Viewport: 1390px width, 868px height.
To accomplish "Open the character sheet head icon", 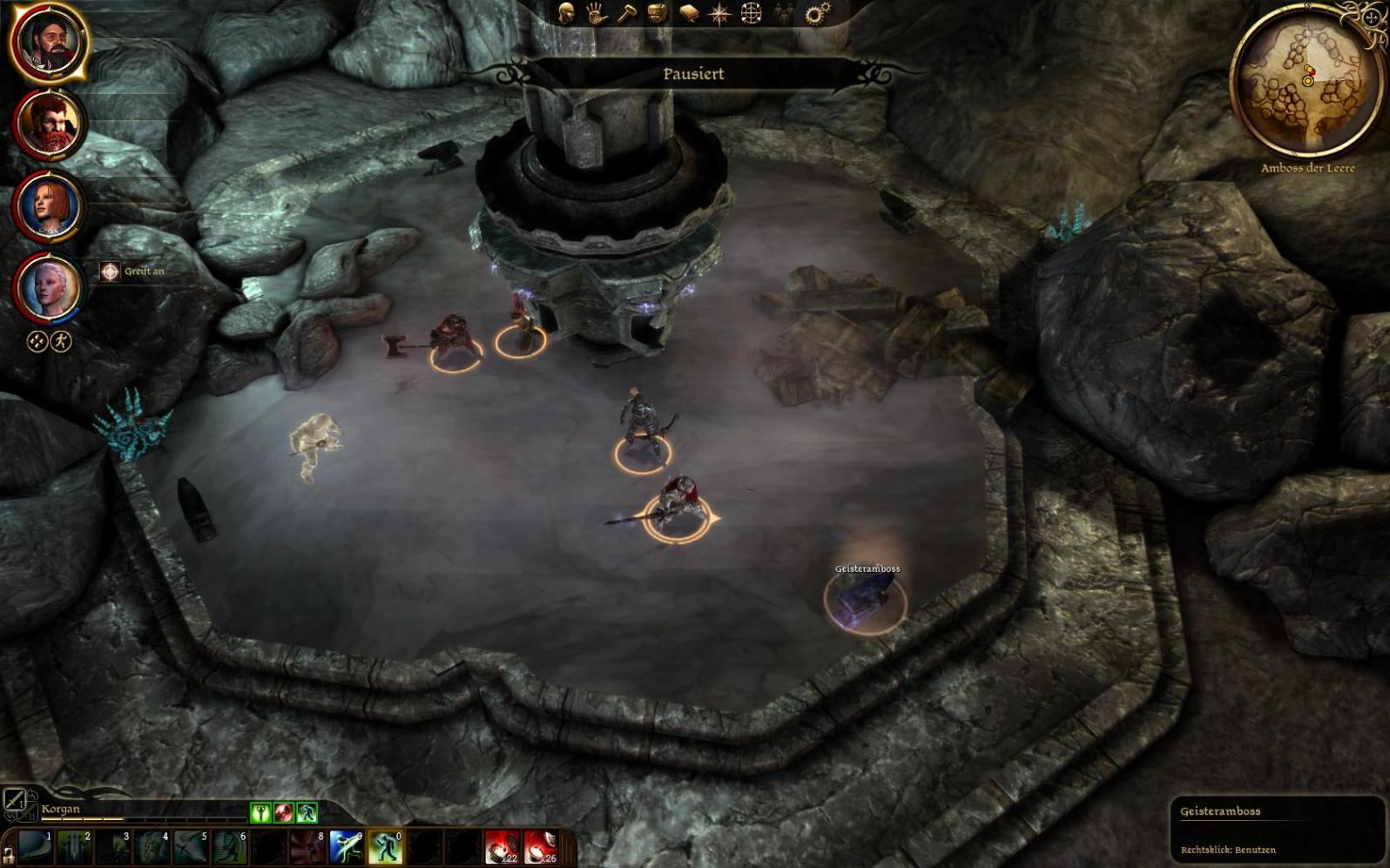I will click(567, 14).
